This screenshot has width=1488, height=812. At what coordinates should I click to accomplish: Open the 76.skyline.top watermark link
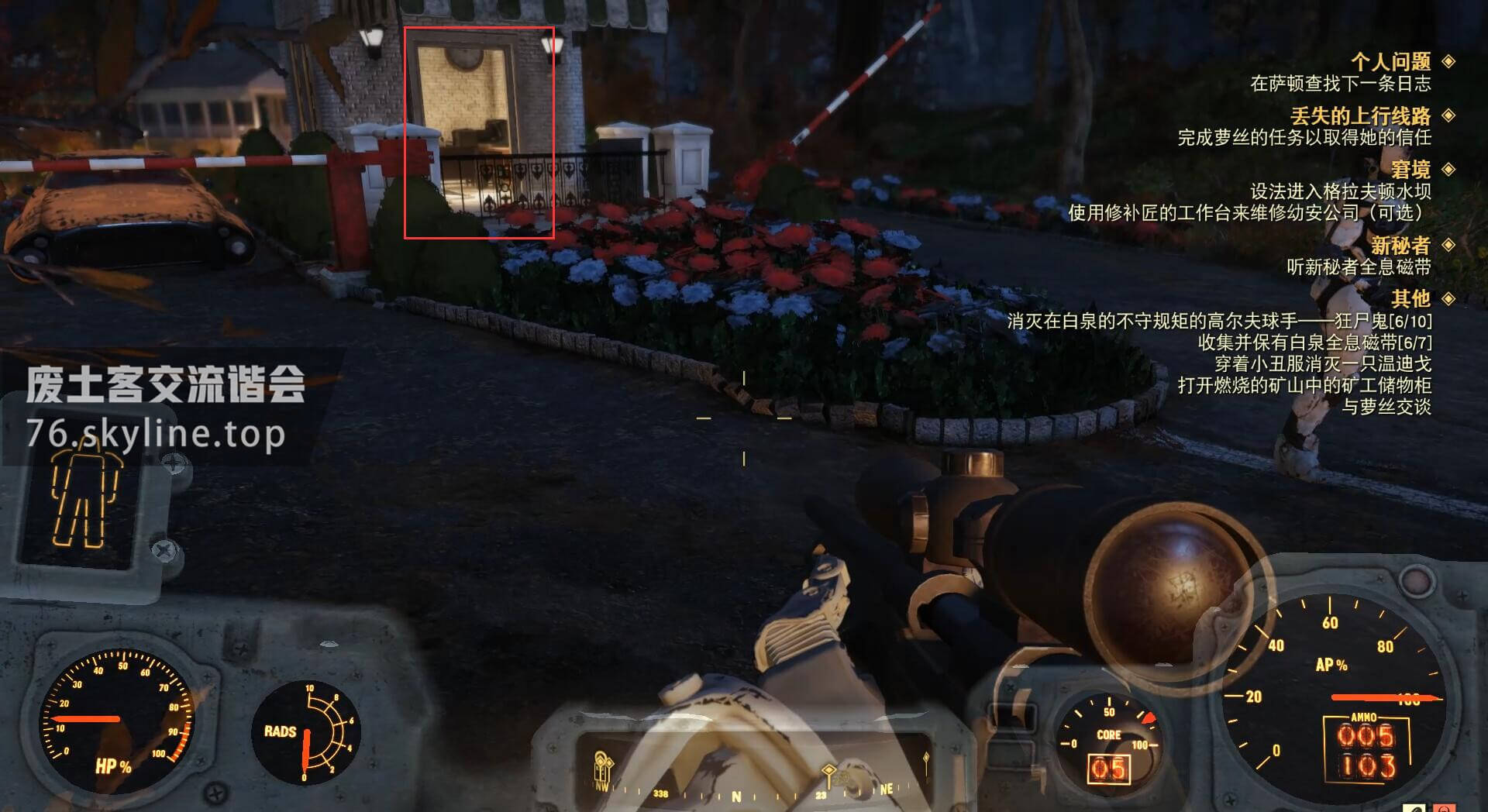point(156,434)
